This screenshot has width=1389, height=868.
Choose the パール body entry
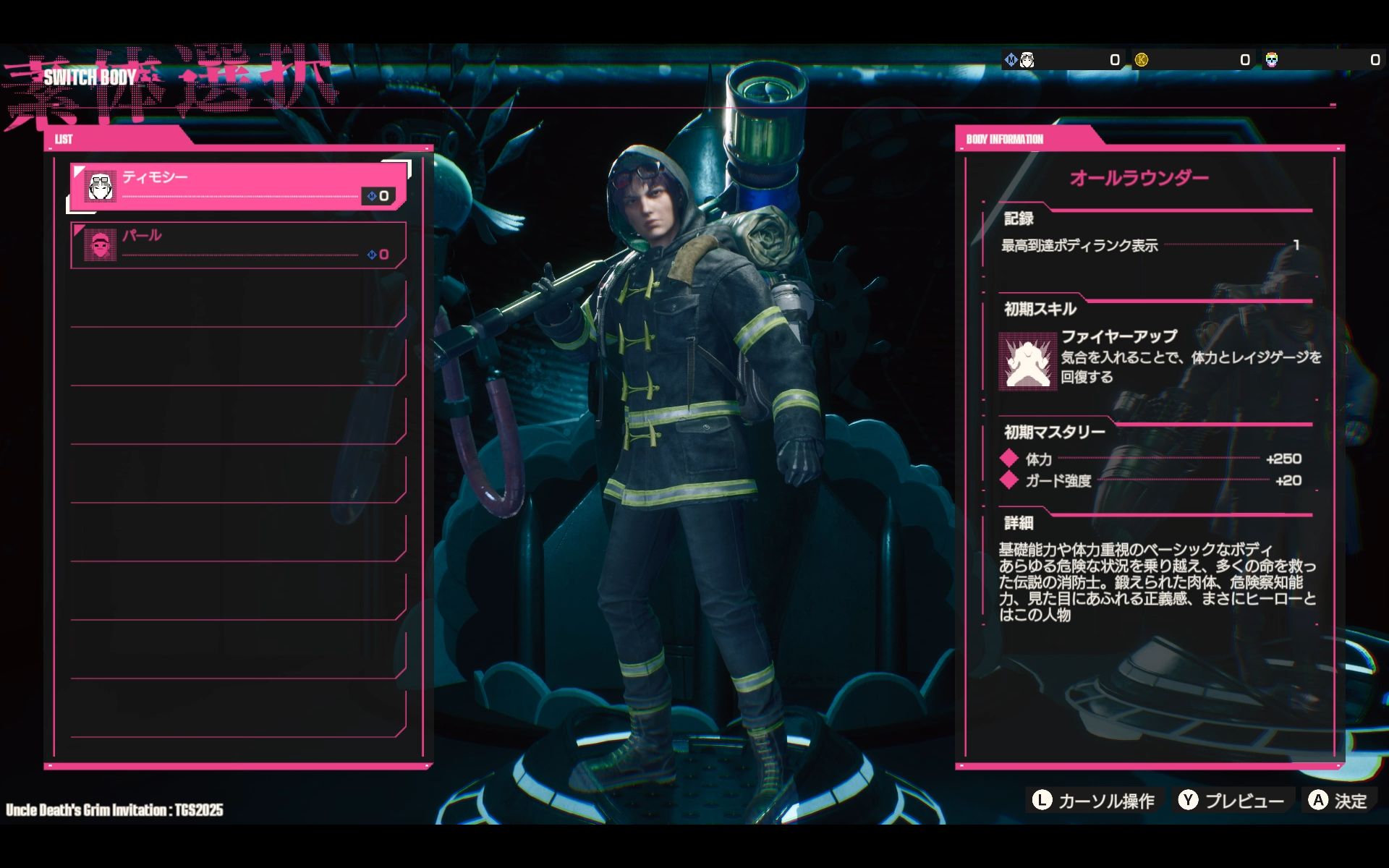pyautogui.click(x=239, y=245)
